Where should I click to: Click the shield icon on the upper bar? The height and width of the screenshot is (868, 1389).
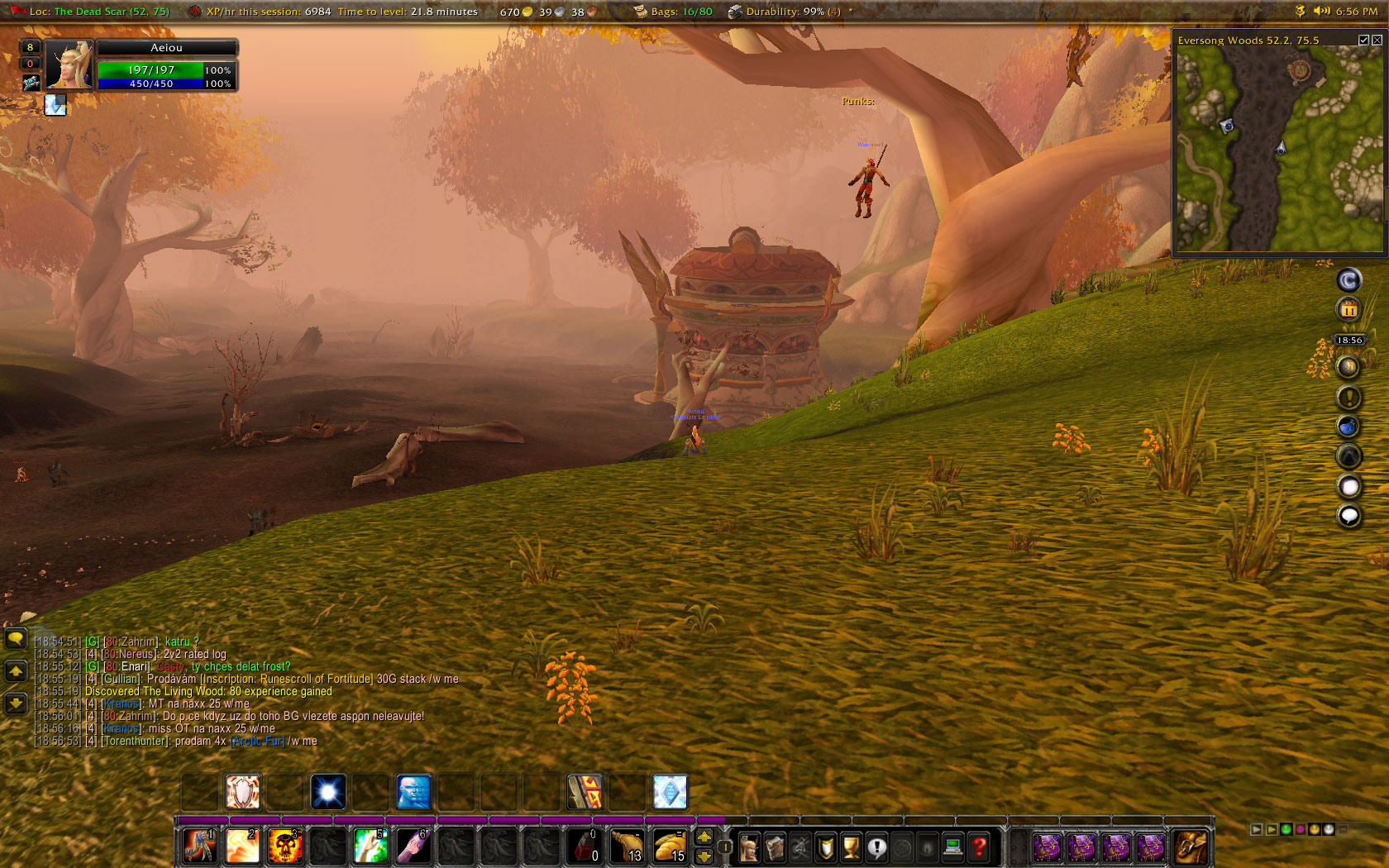(242, 792)
